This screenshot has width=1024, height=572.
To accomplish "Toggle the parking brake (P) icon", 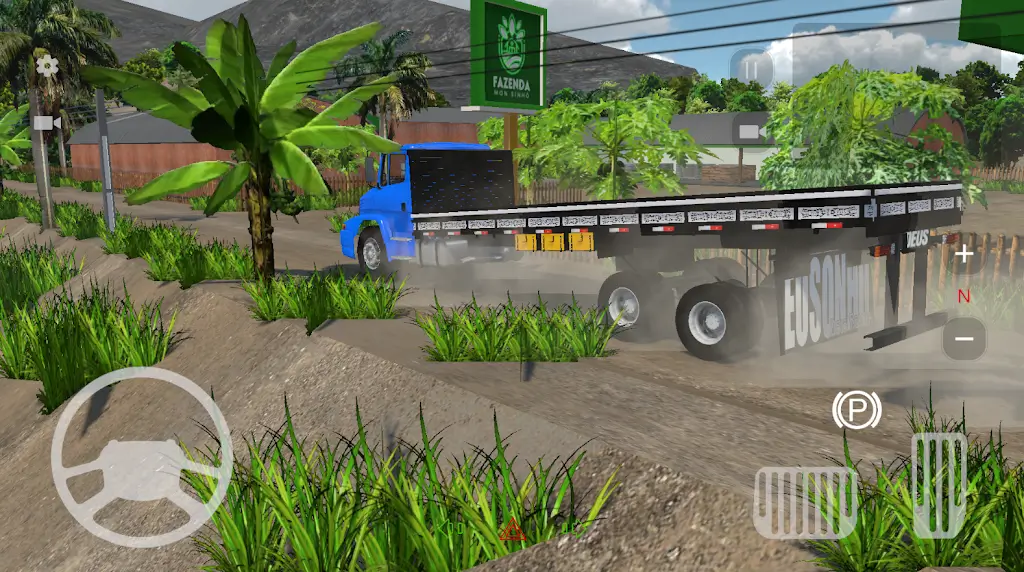I will 856,410.
